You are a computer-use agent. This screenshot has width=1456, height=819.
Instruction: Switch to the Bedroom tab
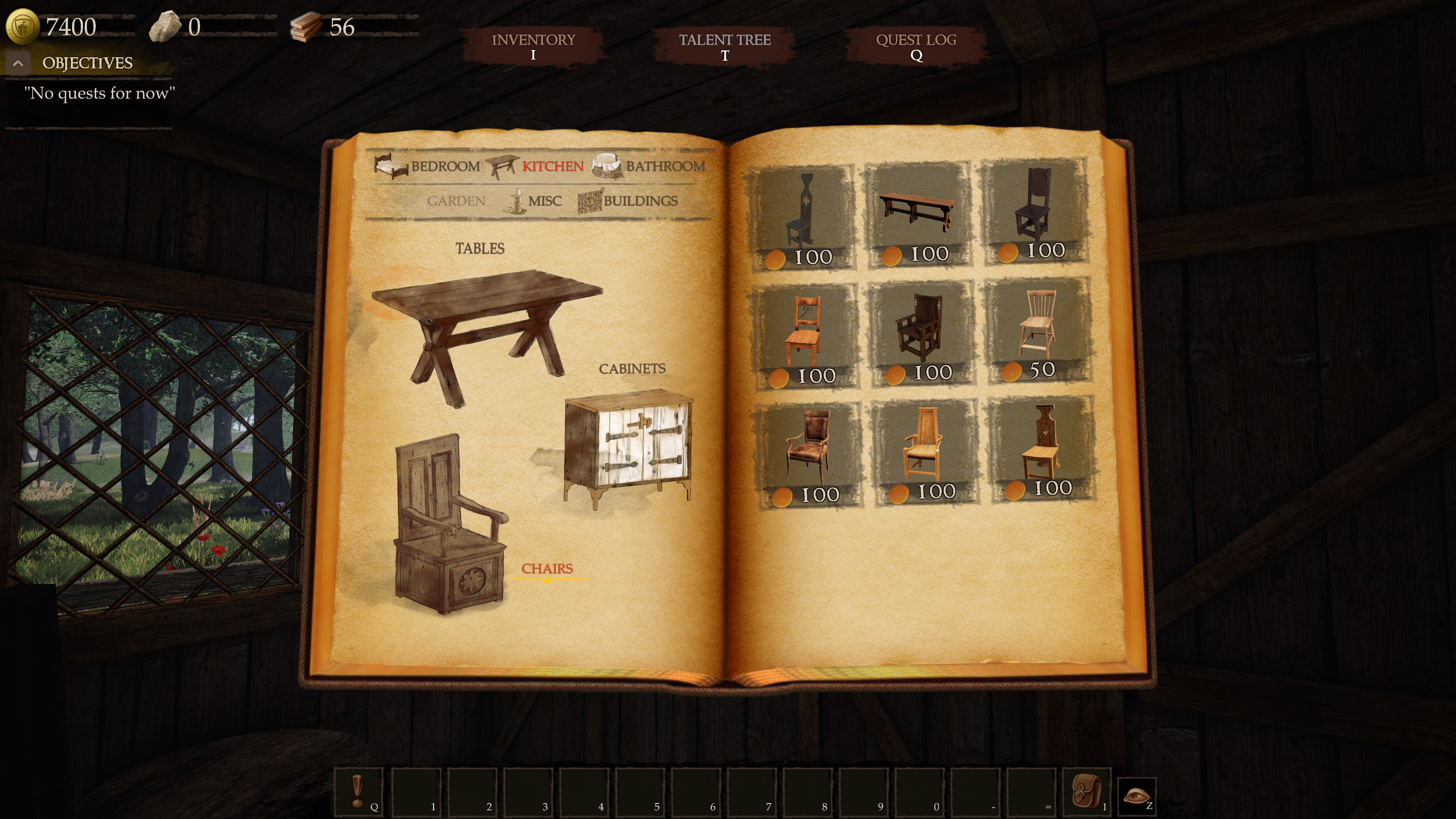[445, 166]
